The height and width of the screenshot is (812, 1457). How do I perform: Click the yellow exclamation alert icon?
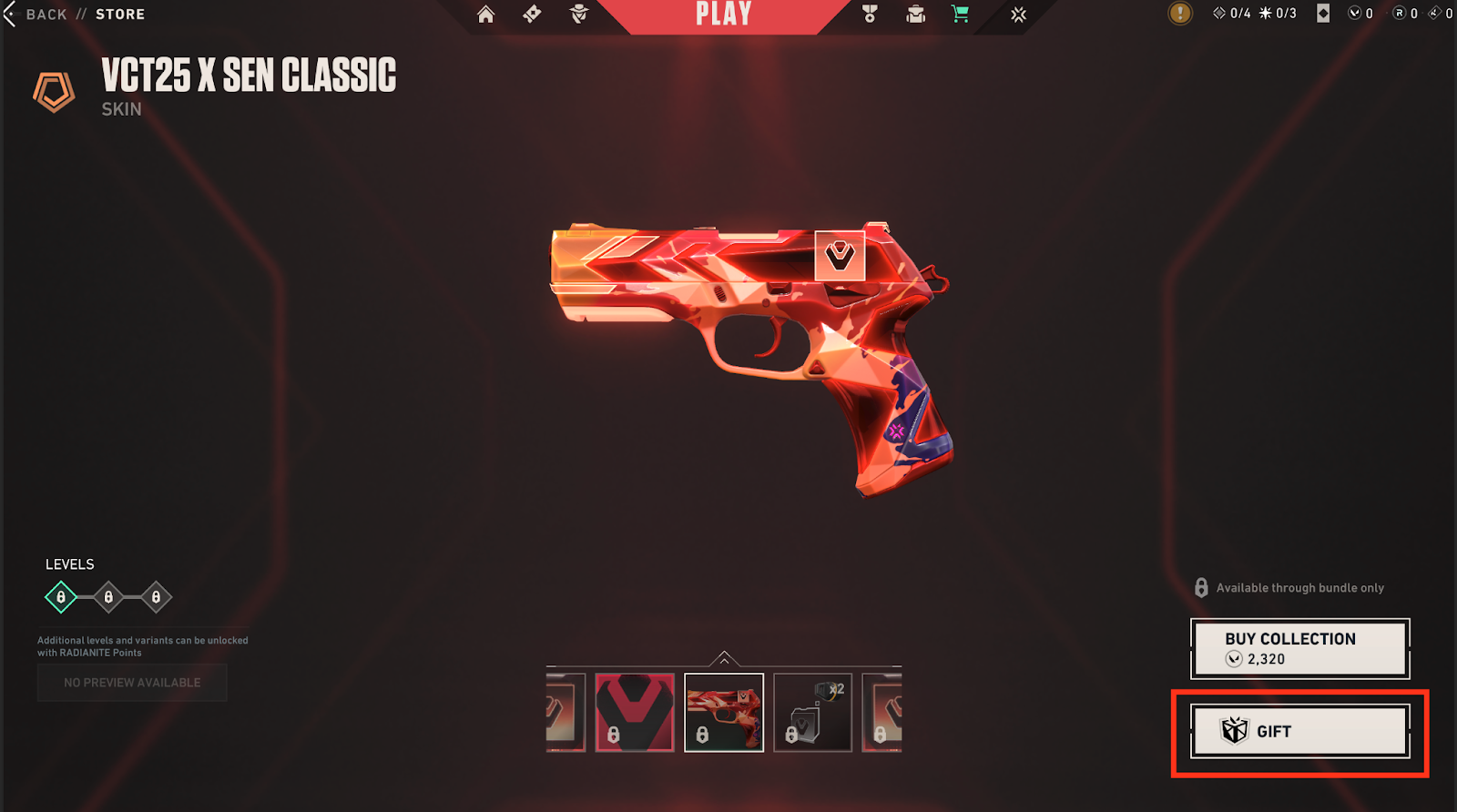coord(1180,13)
